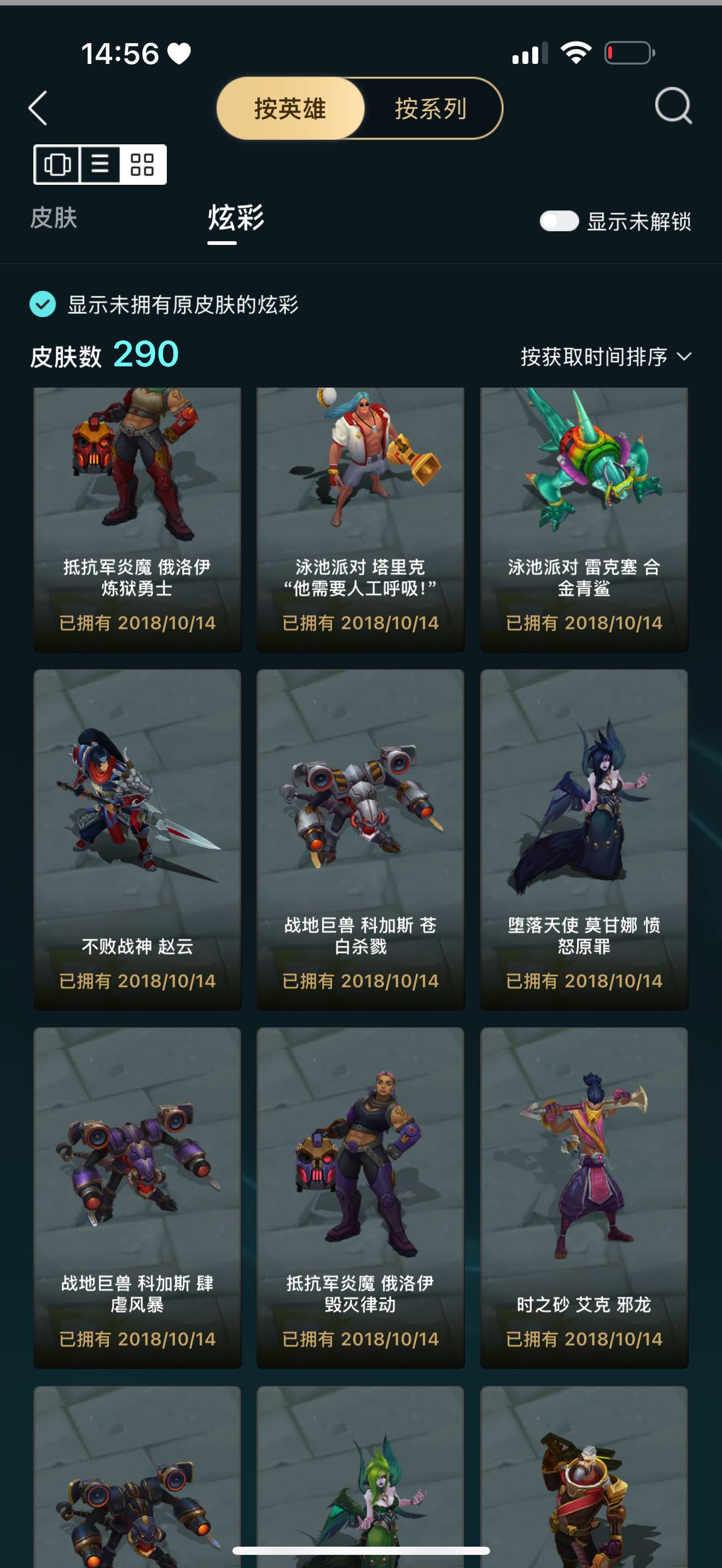Viewport: 722px width, 1568px height.
Task: Tap the skin count number 290
Action: 145,354
